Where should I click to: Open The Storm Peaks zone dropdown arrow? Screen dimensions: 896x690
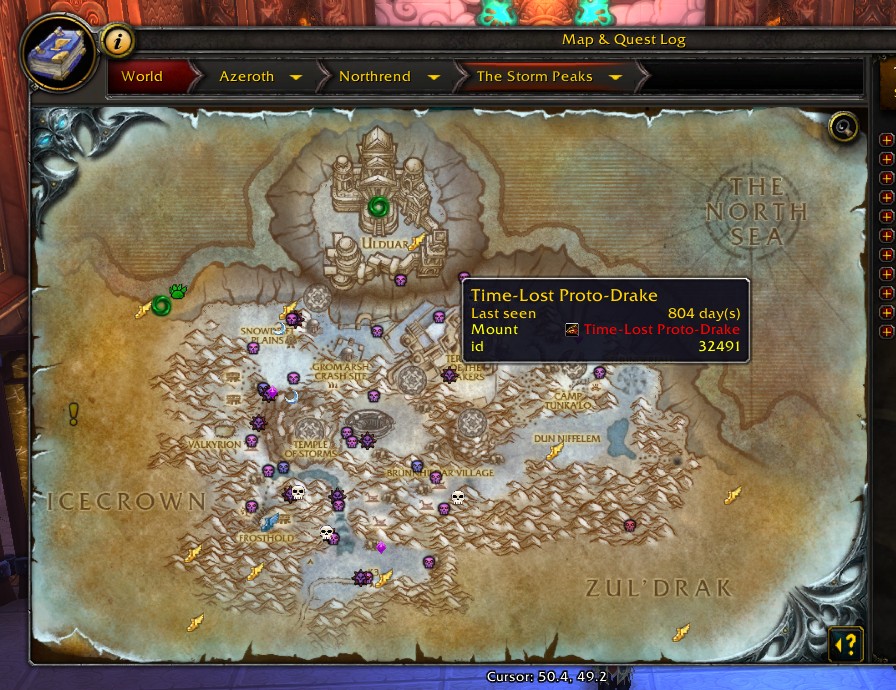[x=615, y=77]
